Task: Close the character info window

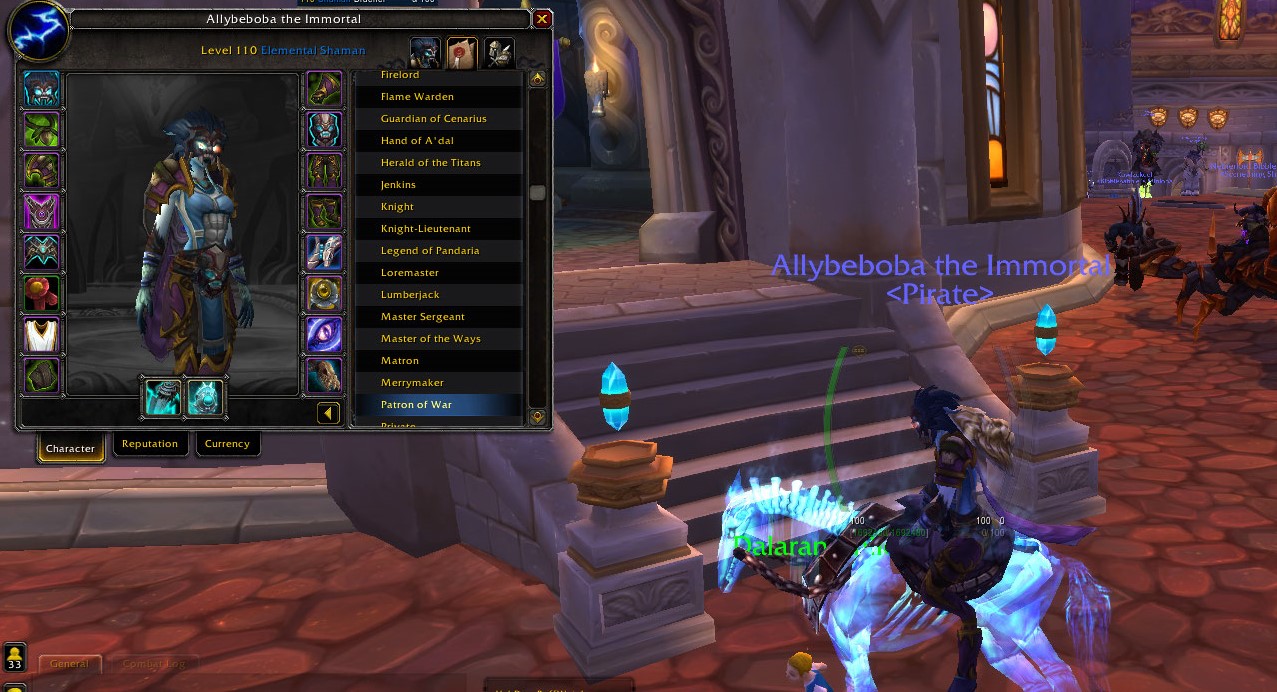Action: (542, 19)
